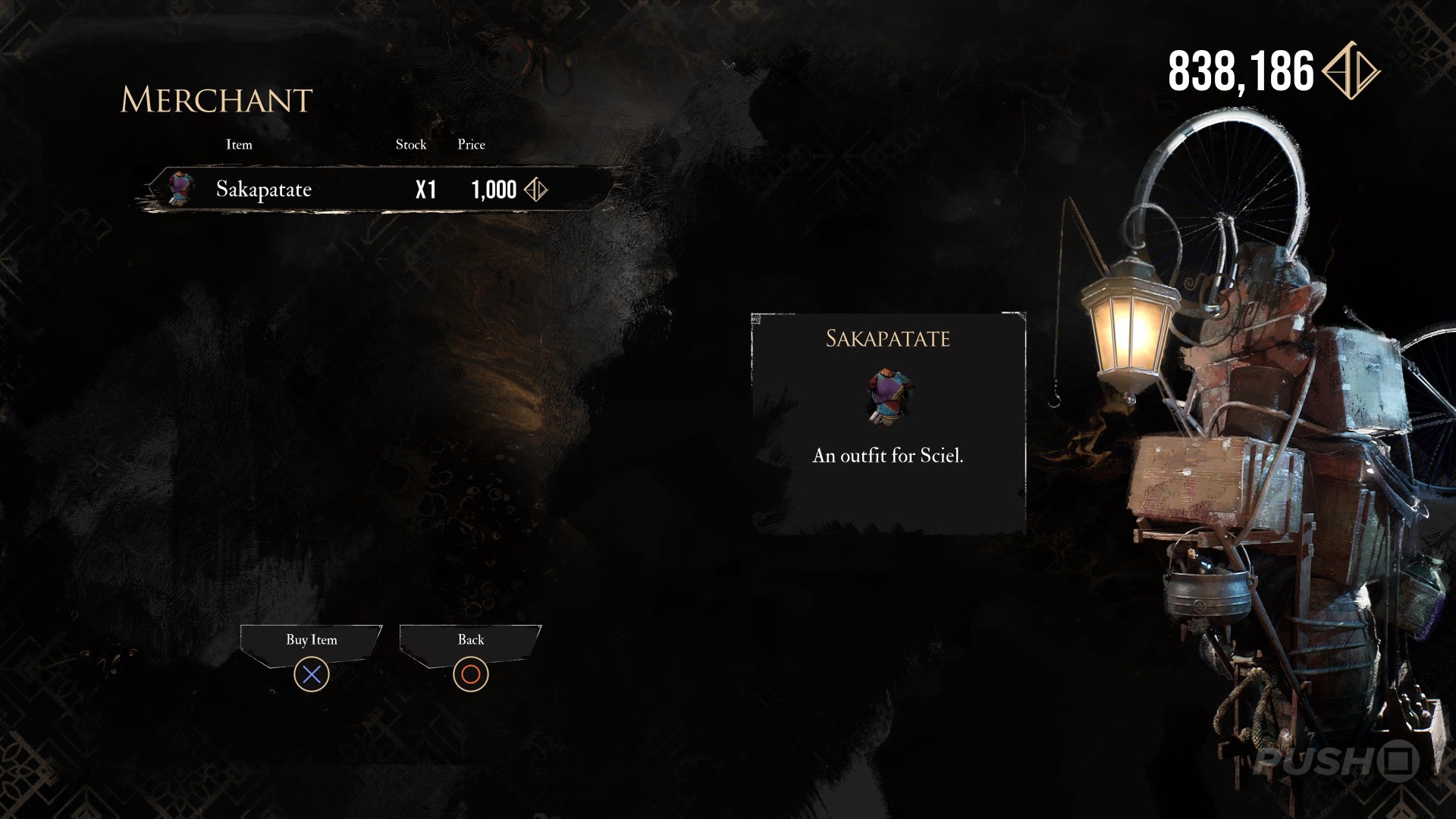Viewport: 1456px width, 819px height.
Task: Click the Sakapatate title in the detail panel
Action: click(x=887, y=339)
